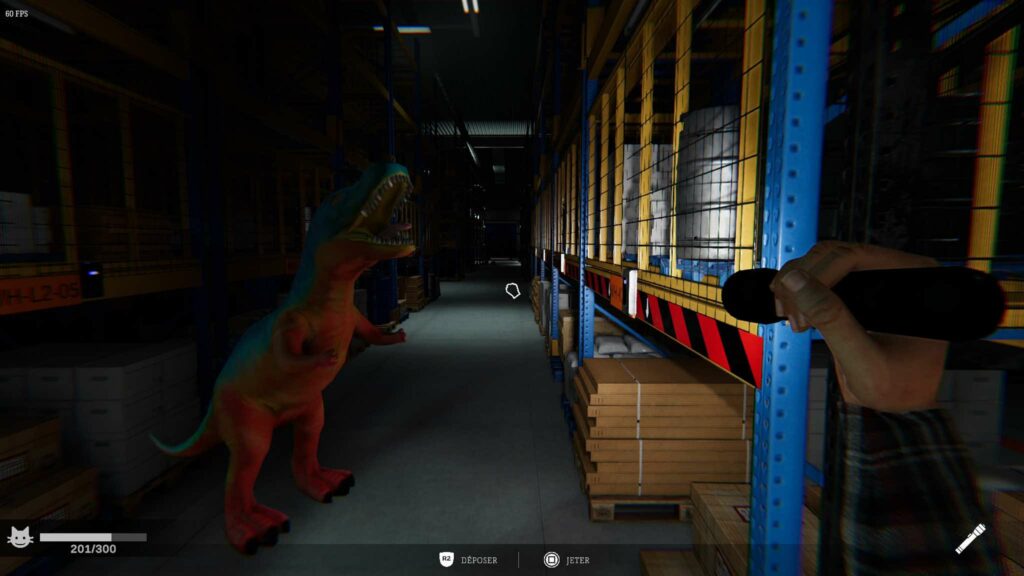Click the cat face icon

(x=20, y=538)
